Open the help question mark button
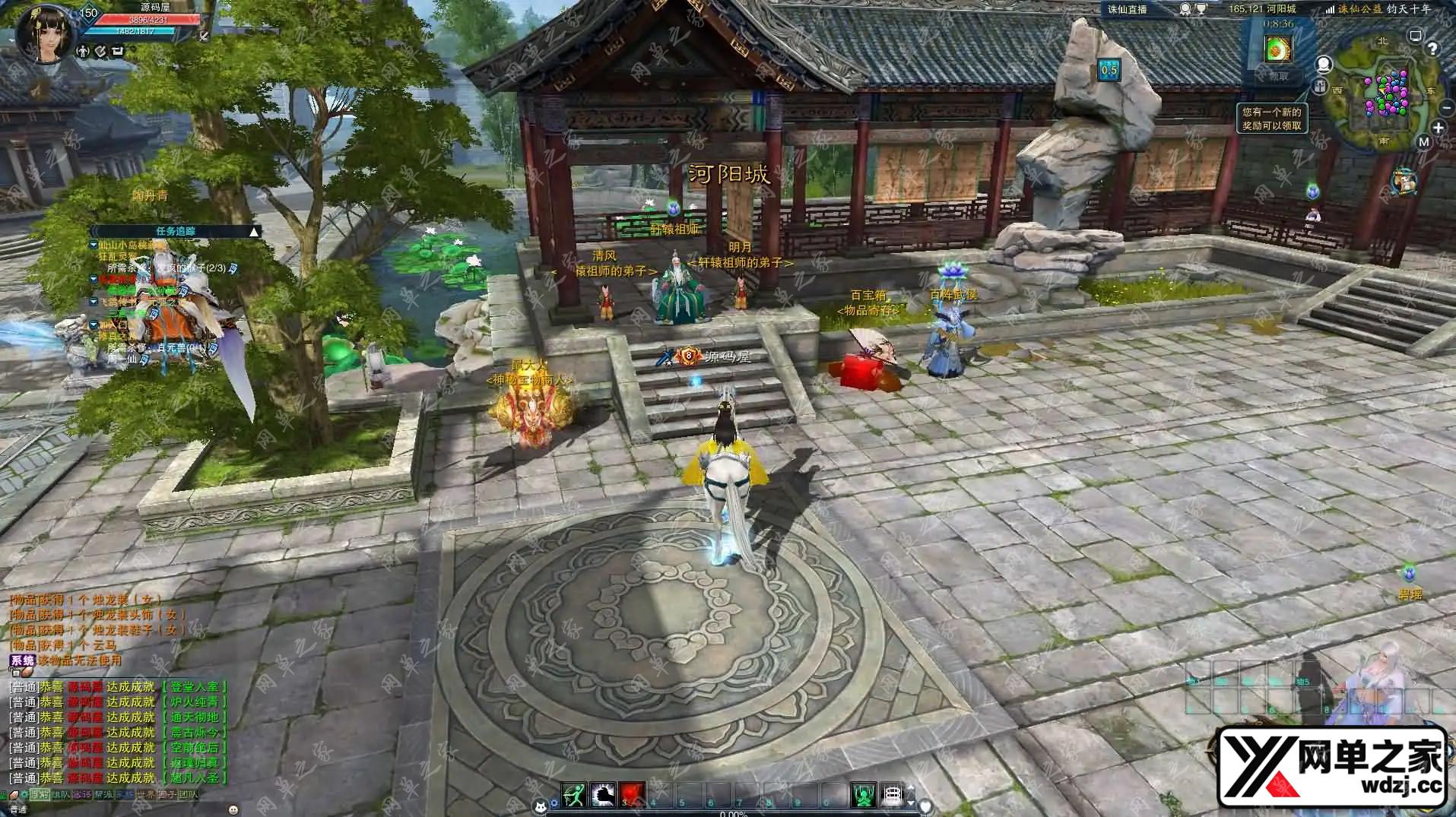Image resolution: width=1456 pixels, height=817 pixels. pos(1432,49)
